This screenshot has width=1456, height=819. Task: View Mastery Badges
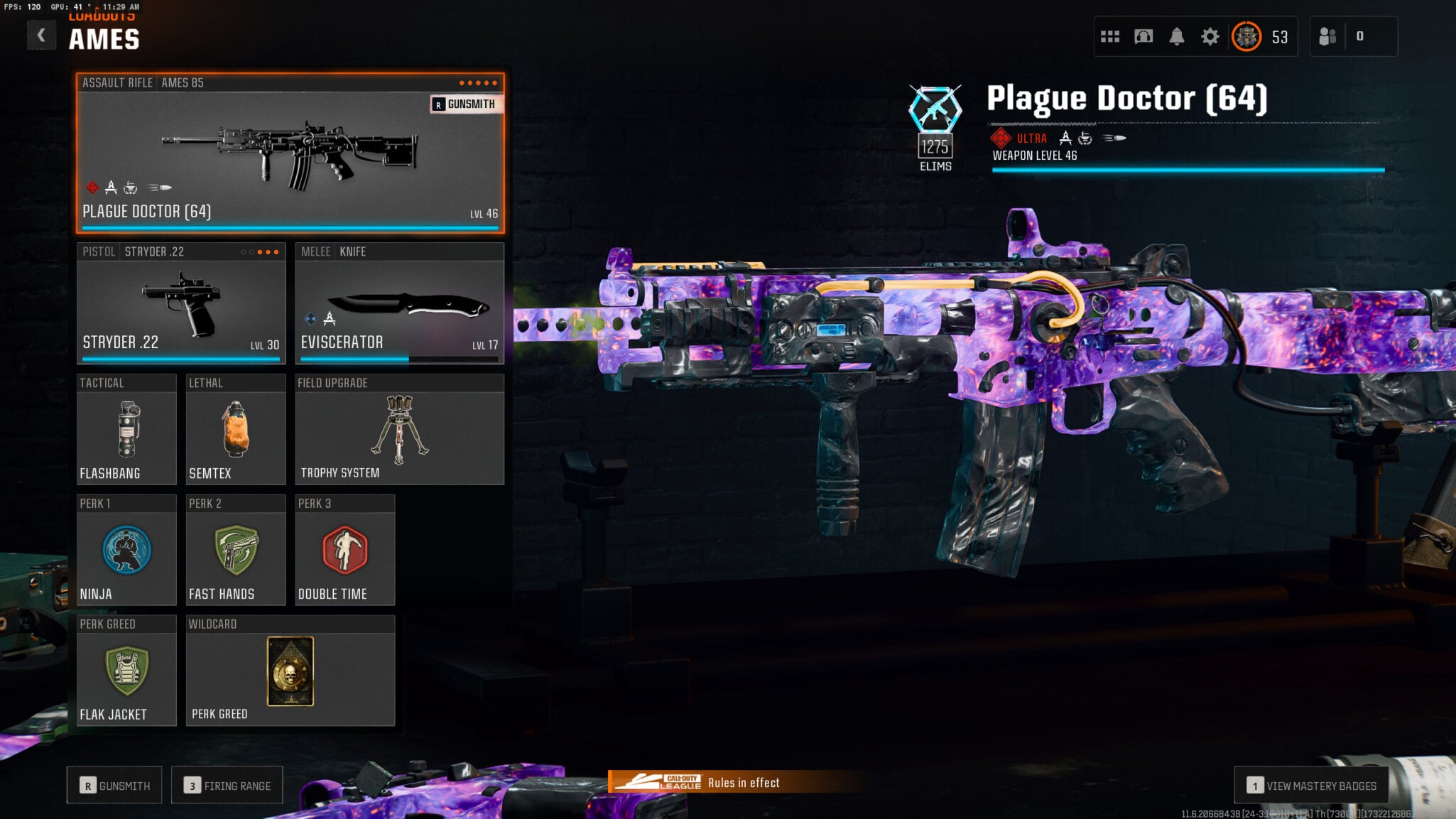pos(1311,786)
